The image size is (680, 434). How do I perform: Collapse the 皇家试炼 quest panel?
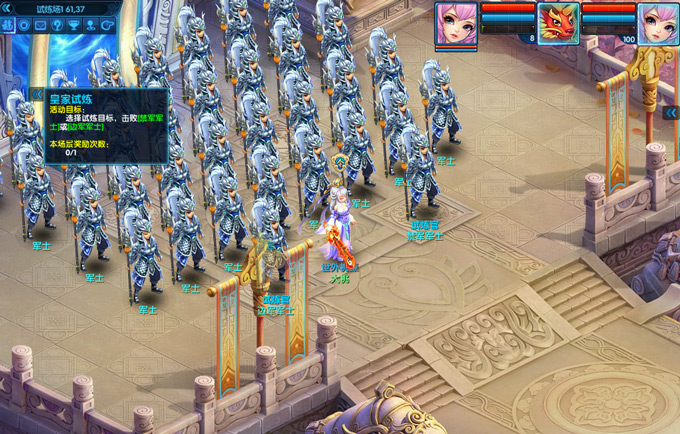pyautogui.click(x=38, y=96)
